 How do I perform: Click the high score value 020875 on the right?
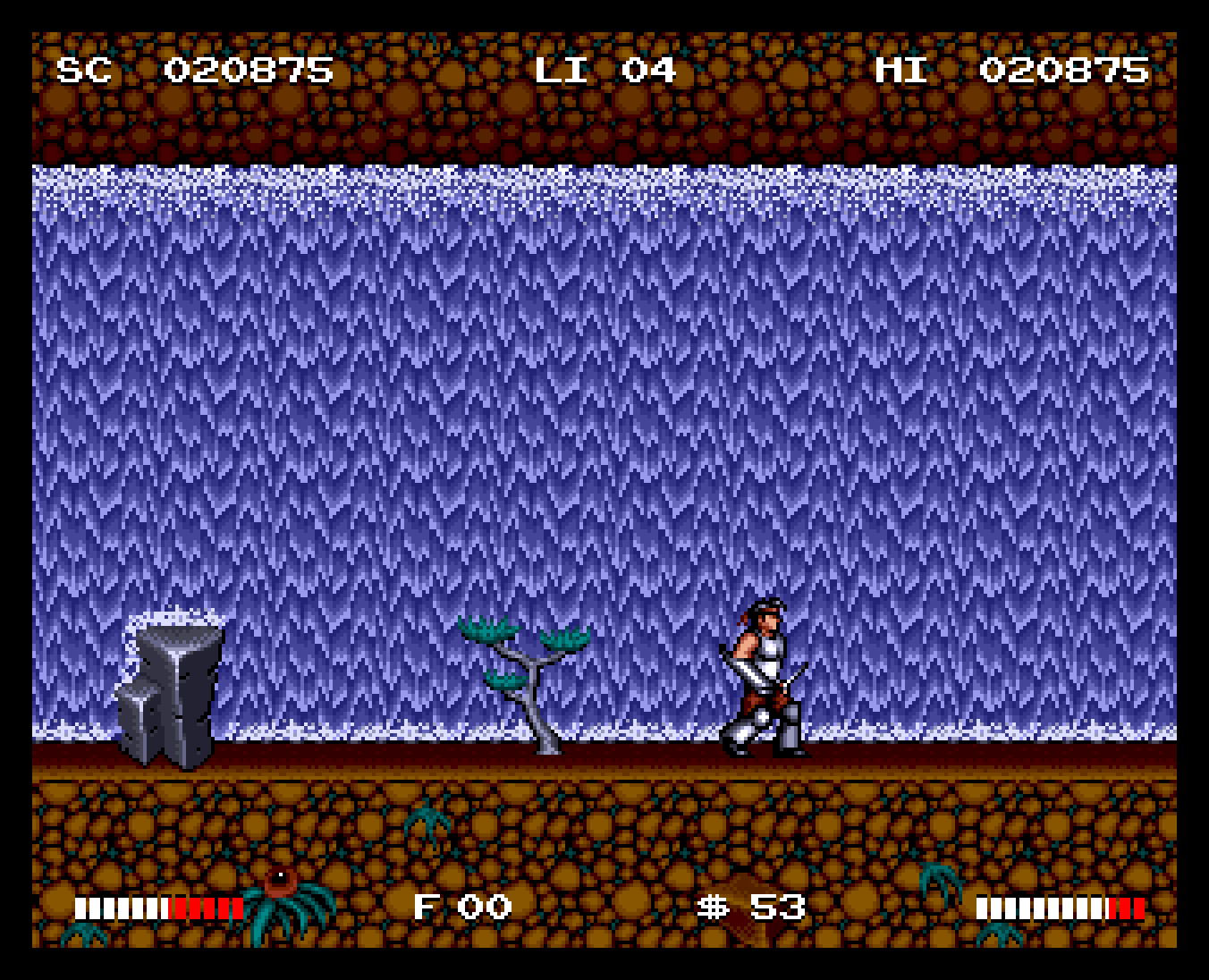point(1064,70)
